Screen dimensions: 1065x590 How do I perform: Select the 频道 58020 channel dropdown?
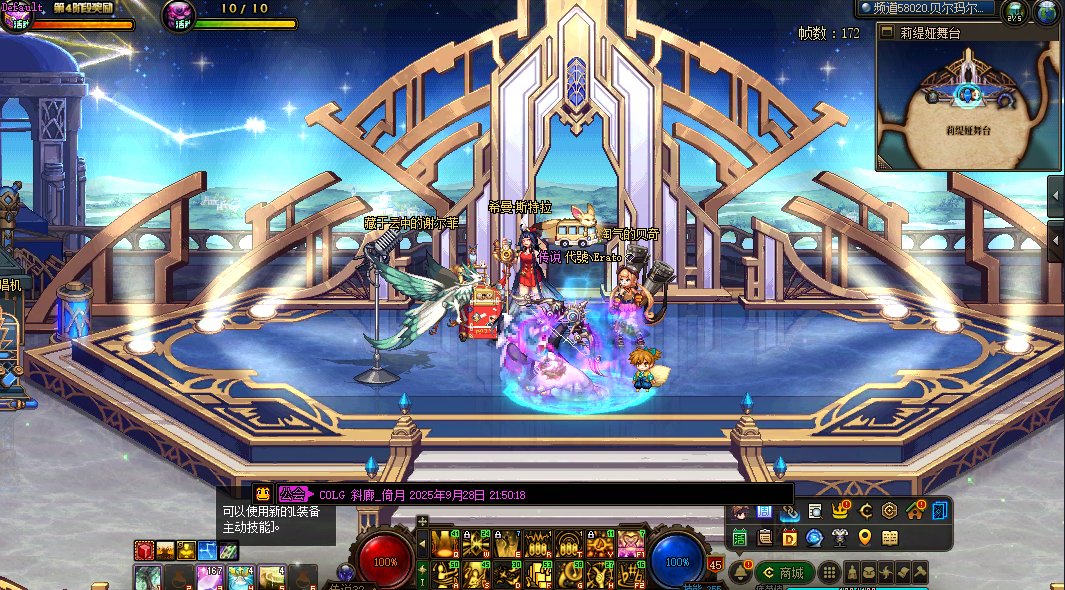pos(927,9)
